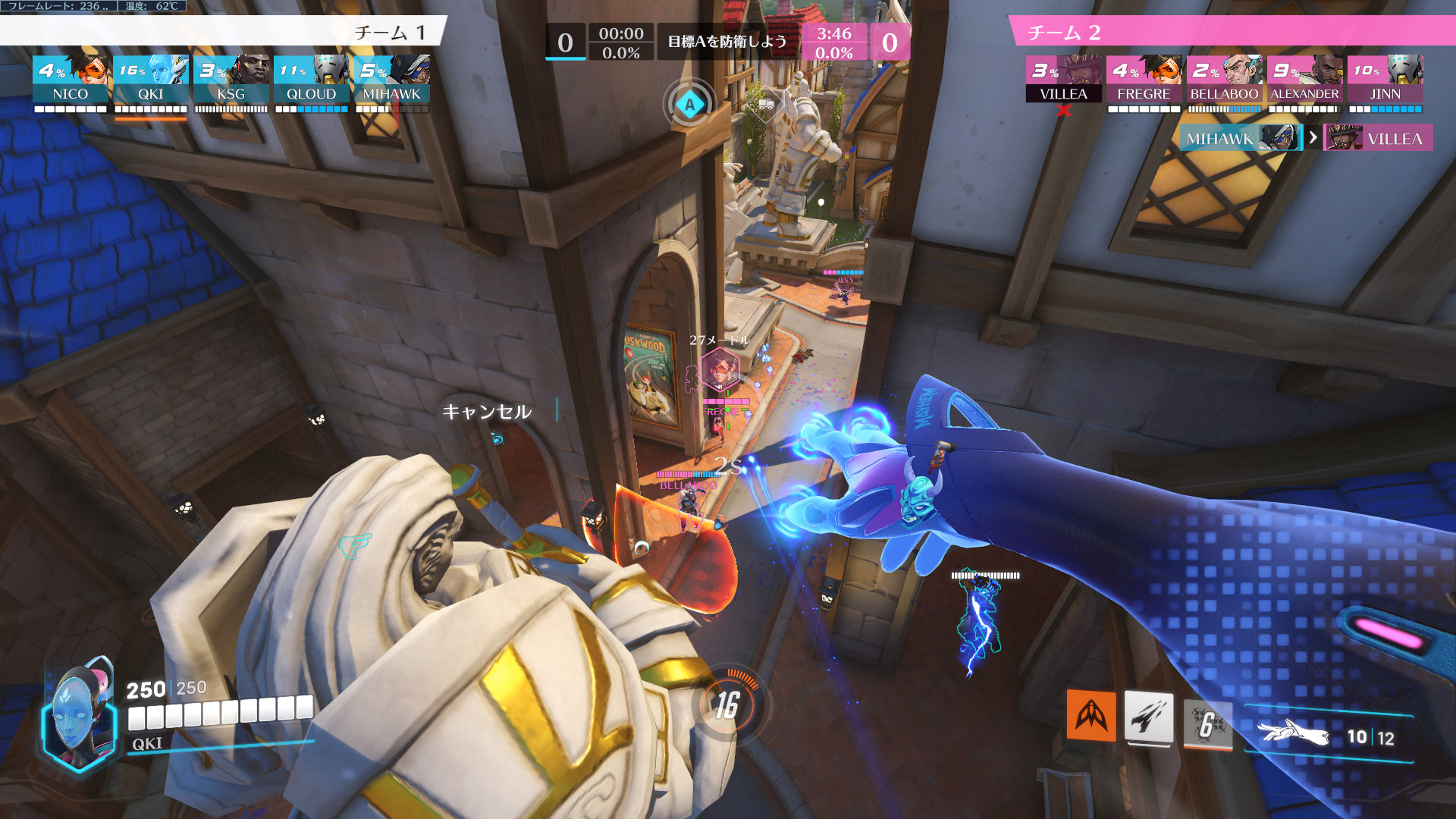Image resolution: width=1456 pixels, height=819 pixels.
Task: Activate the Sticky Bombs ability icon
Action: [x=1148, y=717]
